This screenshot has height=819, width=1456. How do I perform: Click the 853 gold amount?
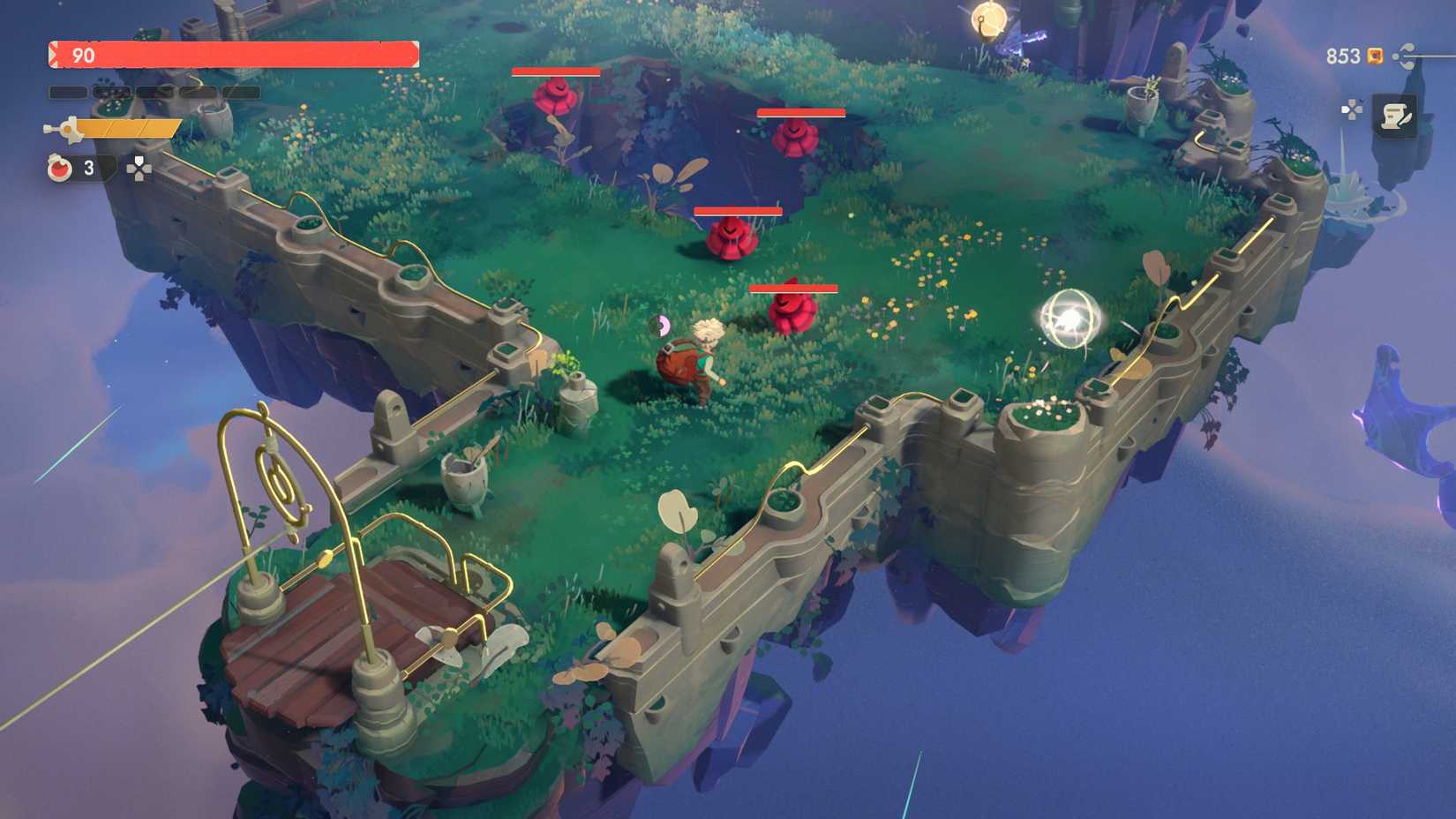tap(1340, 56)
